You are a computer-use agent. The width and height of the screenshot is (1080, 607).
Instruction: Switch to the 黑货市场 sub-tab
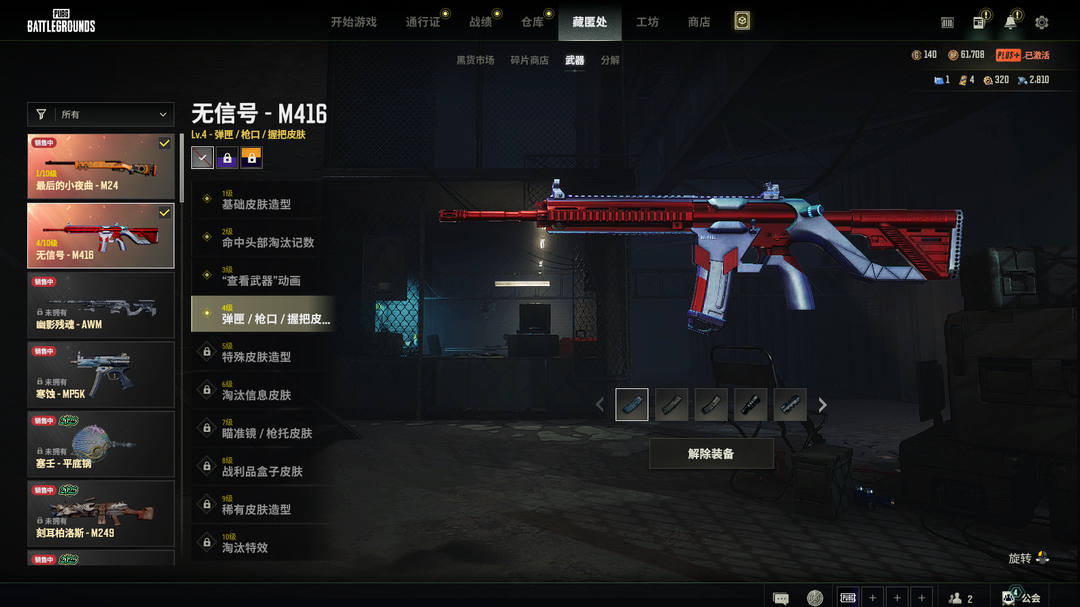click(x=475, y=61)
